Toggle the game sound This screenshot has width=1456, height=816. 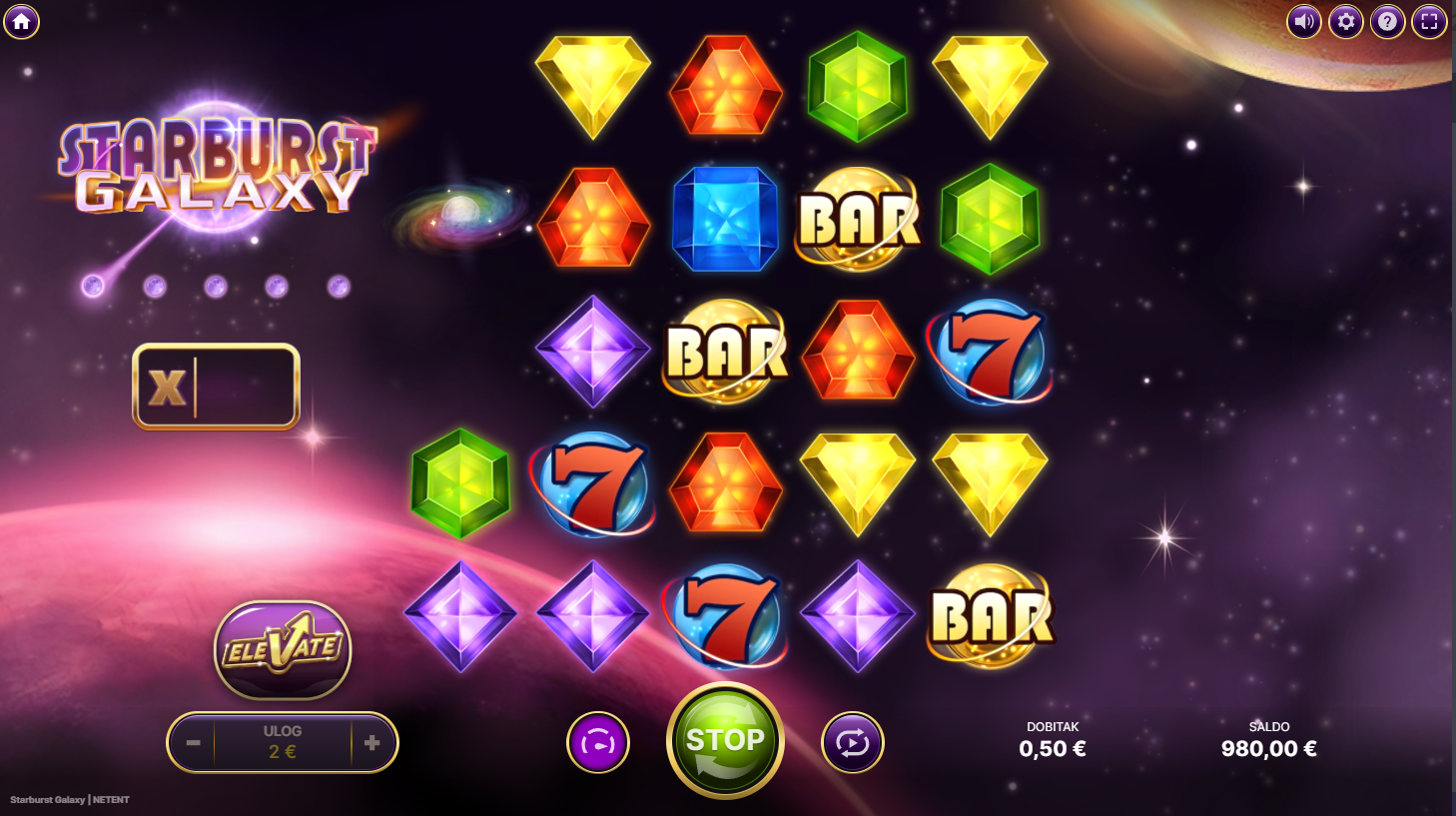tap(1303, 21)
